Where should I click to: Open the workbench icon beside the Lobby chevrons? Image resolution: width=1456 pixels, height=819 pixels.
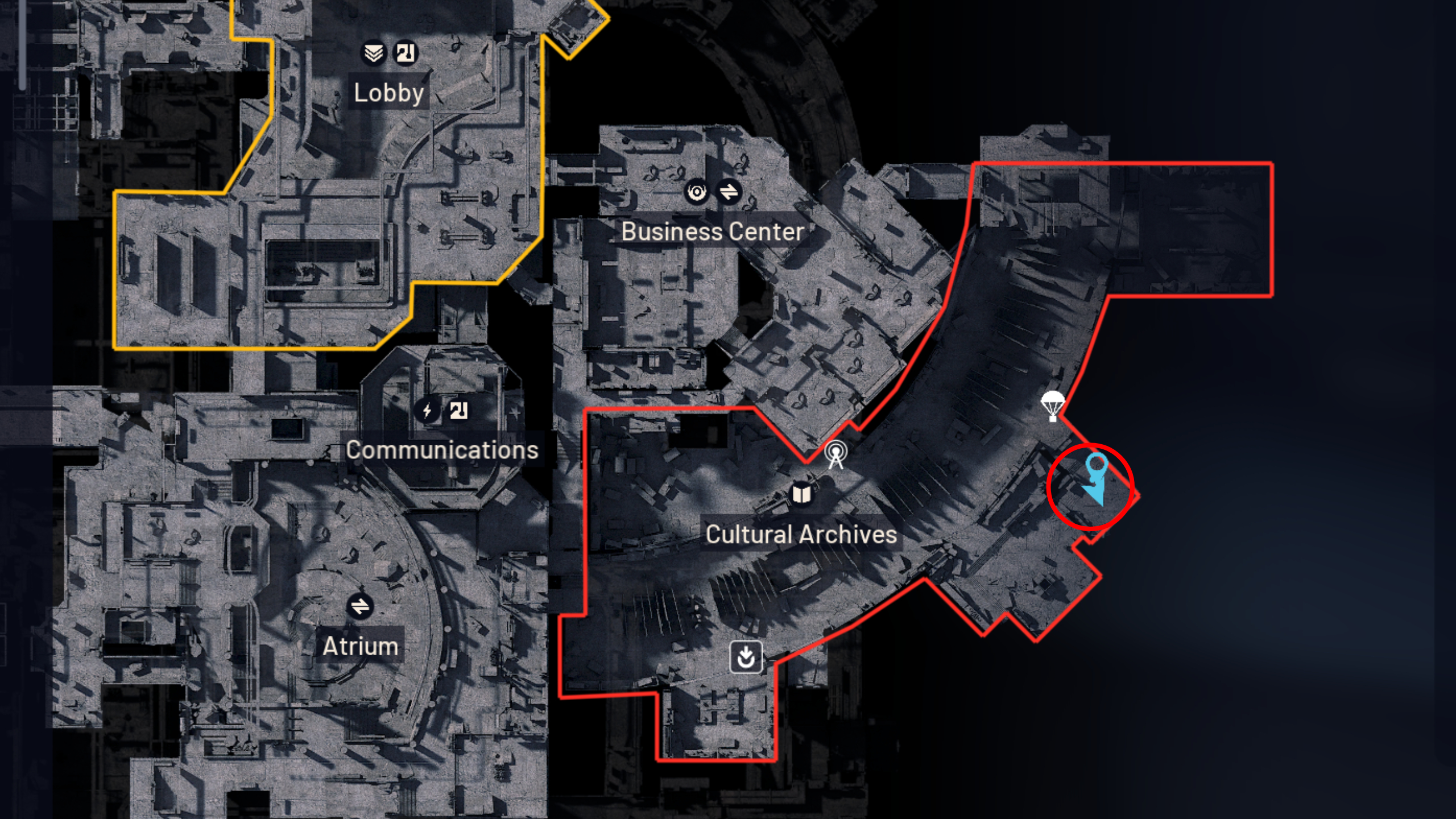(406, 53)
